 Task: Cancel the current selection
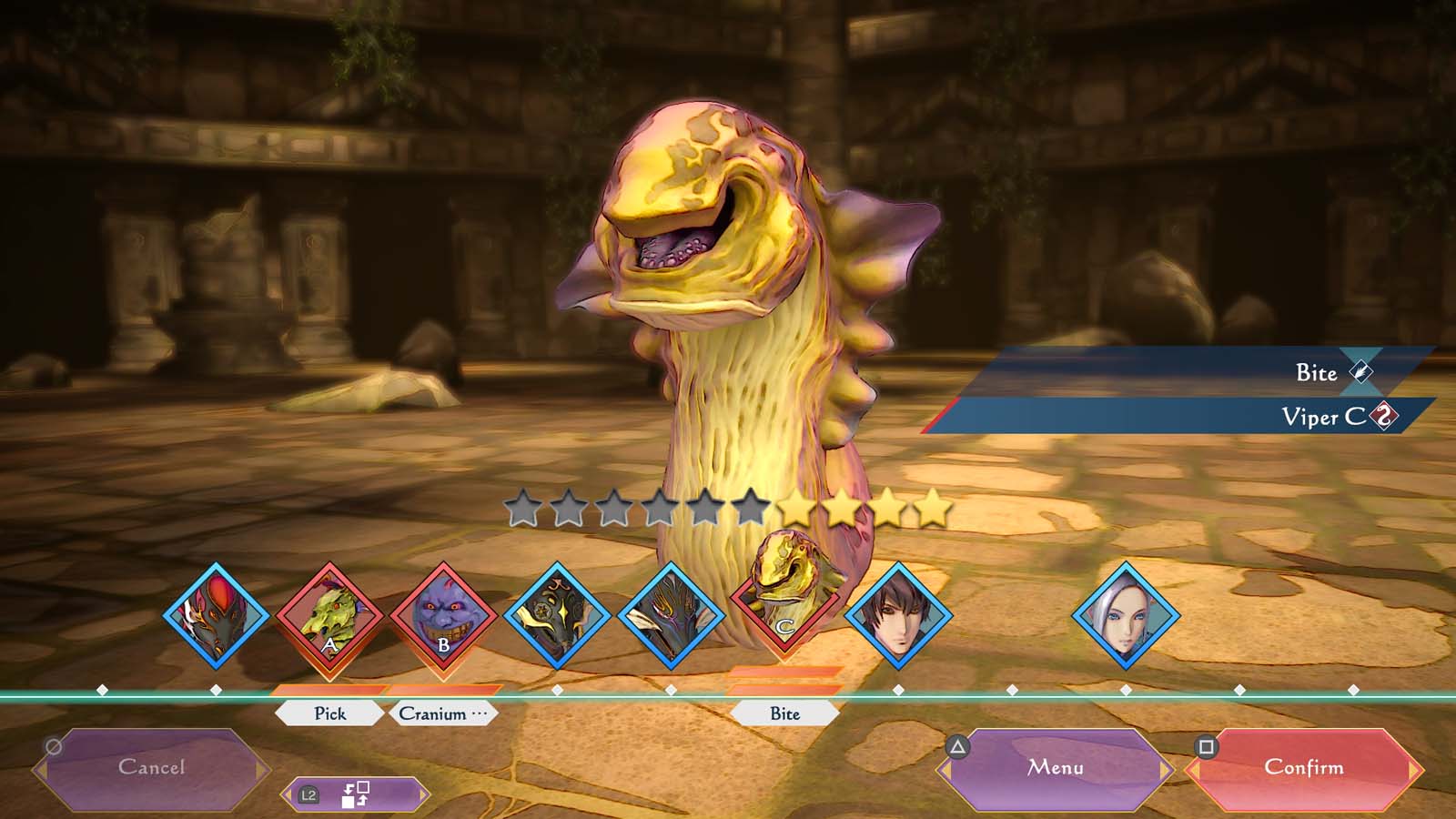click(151, 768)
